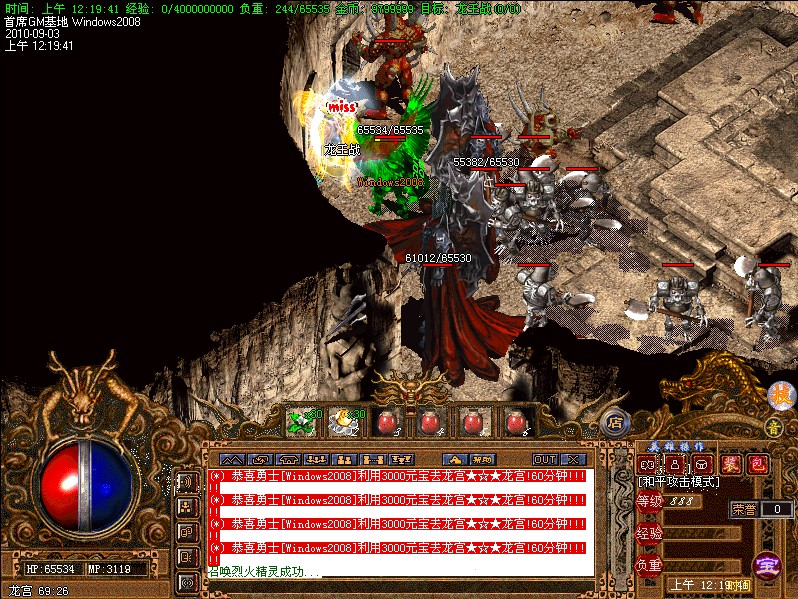Open the bag with the 包 button

(x=757, y=464)
